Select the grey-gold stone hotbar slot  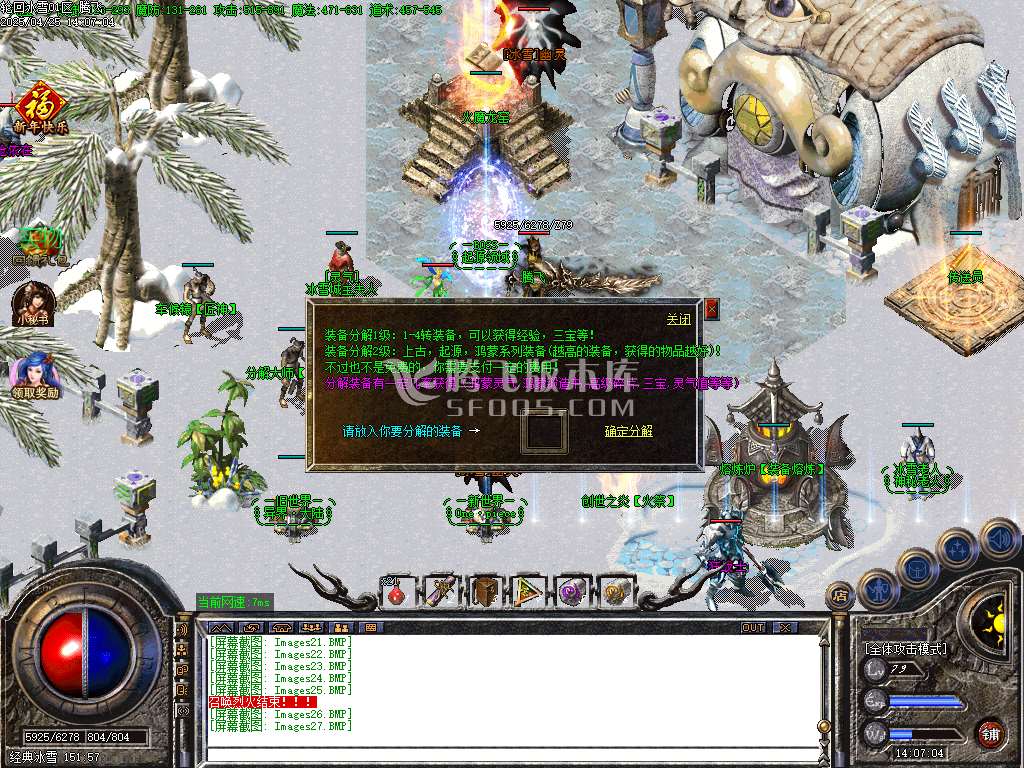pos(617,592)
